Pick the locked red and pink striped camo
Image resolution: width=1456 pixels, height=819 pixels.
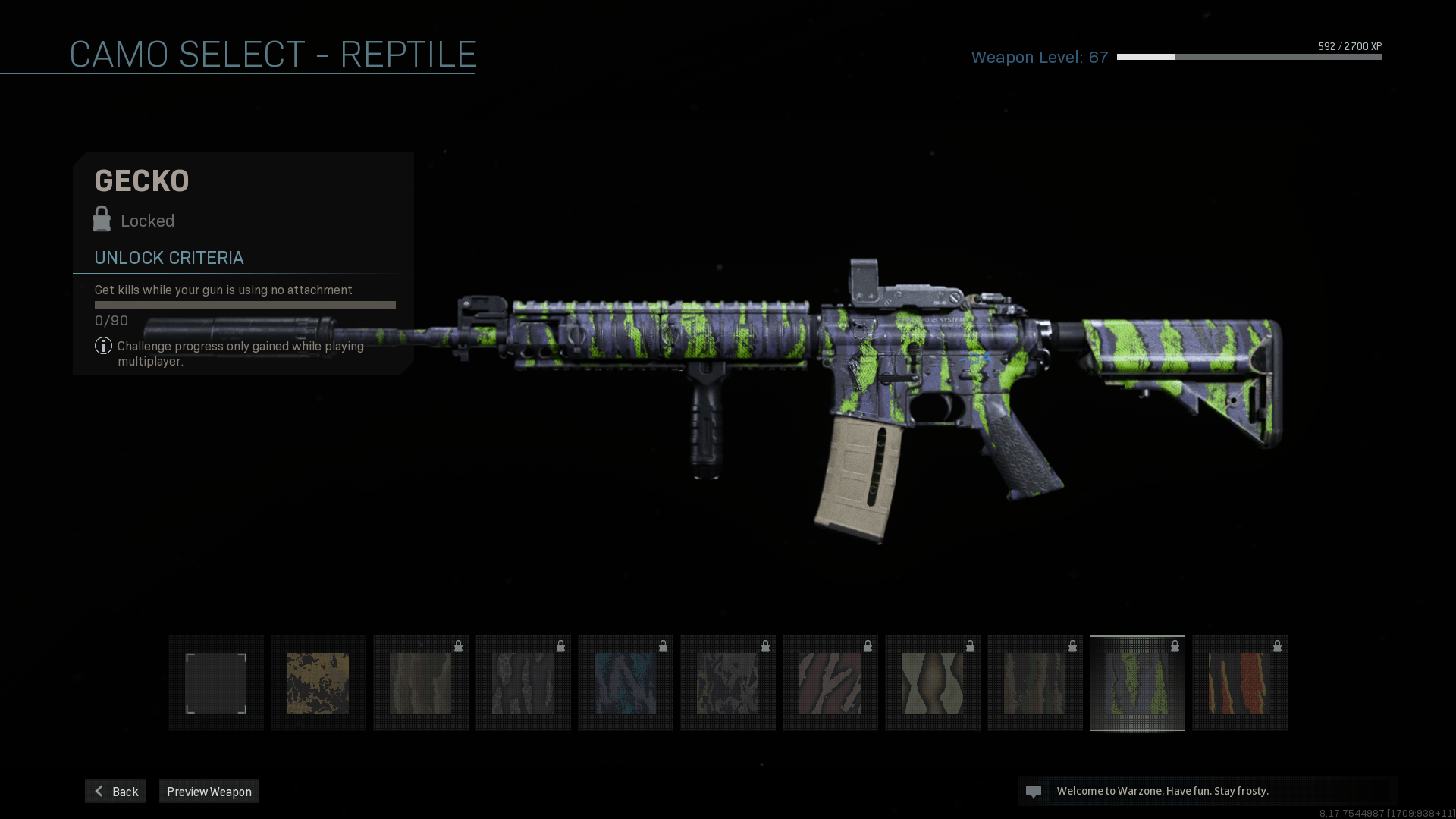[x=830, y=683]
